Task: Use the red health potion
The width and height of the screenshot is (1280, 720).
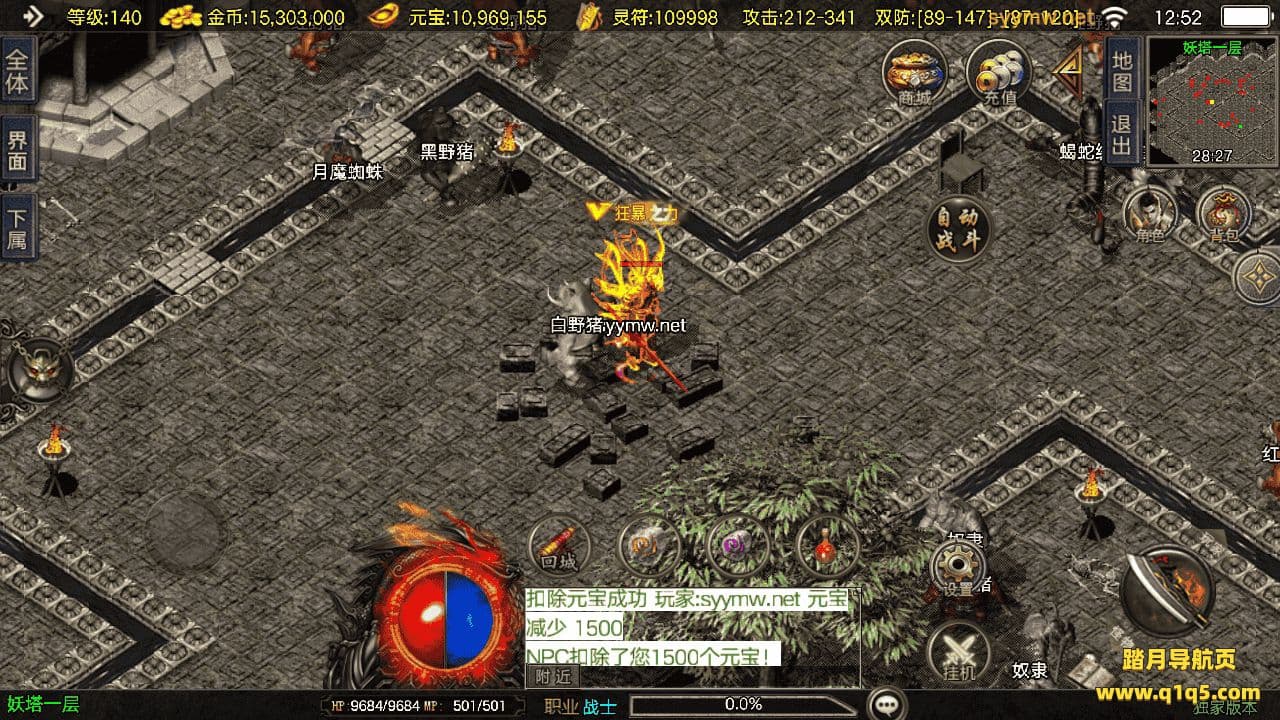Action: click(x=826, y=547)
